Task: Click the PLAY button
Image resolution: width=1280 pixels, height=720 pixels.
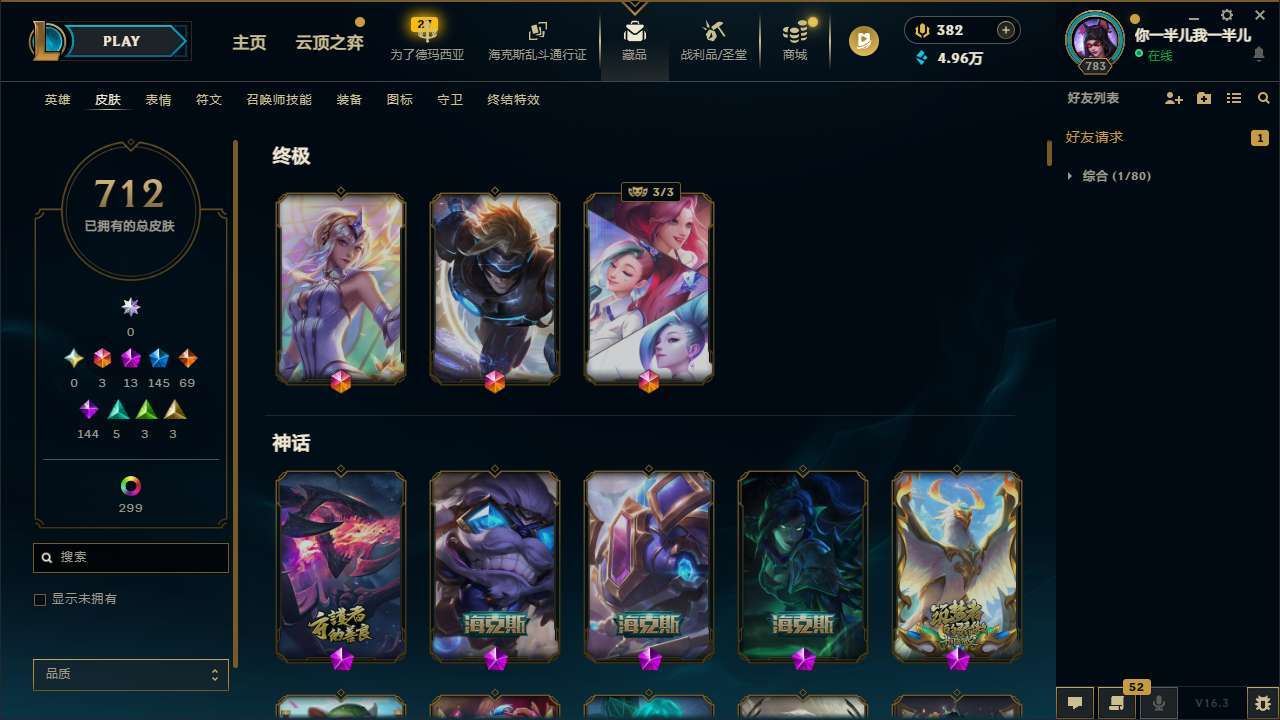Action: (121, 41)
